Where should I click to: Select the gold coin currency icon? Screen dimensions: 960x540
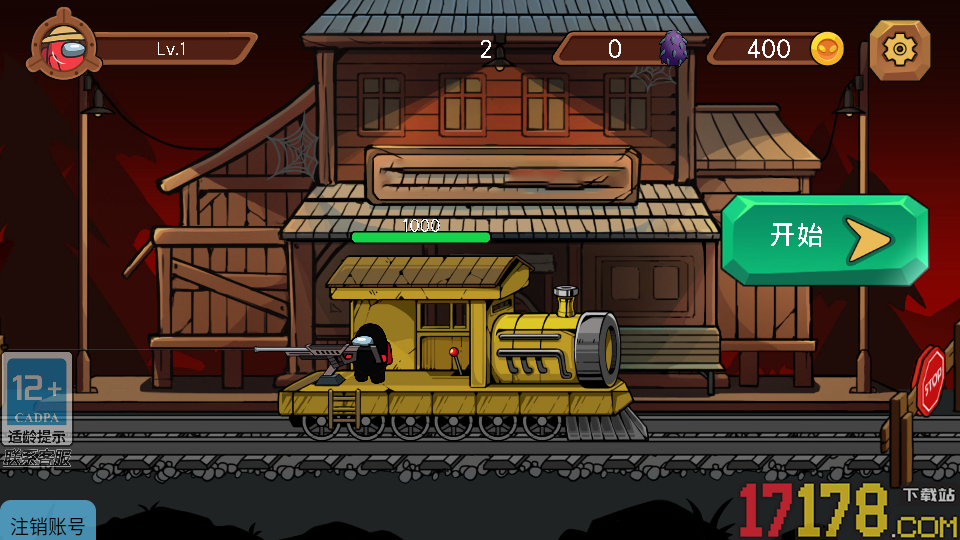point(827,48)
